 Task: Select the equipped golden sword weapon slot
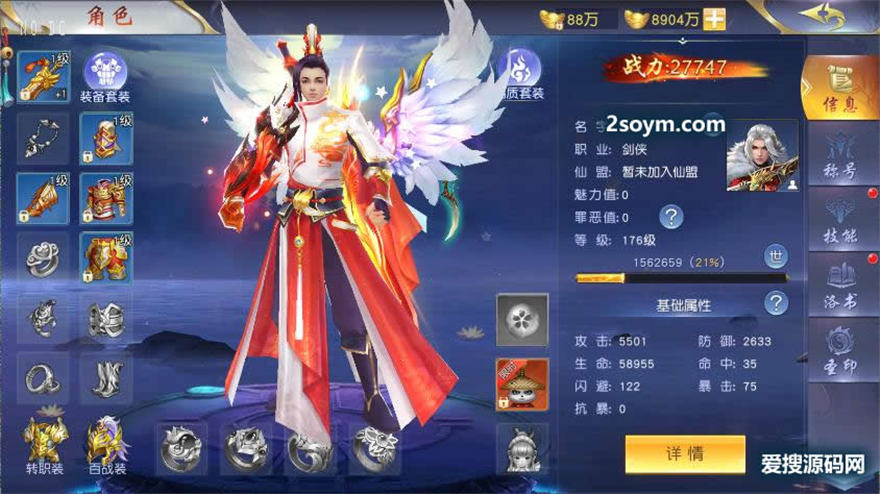click(x=42, y=76)
